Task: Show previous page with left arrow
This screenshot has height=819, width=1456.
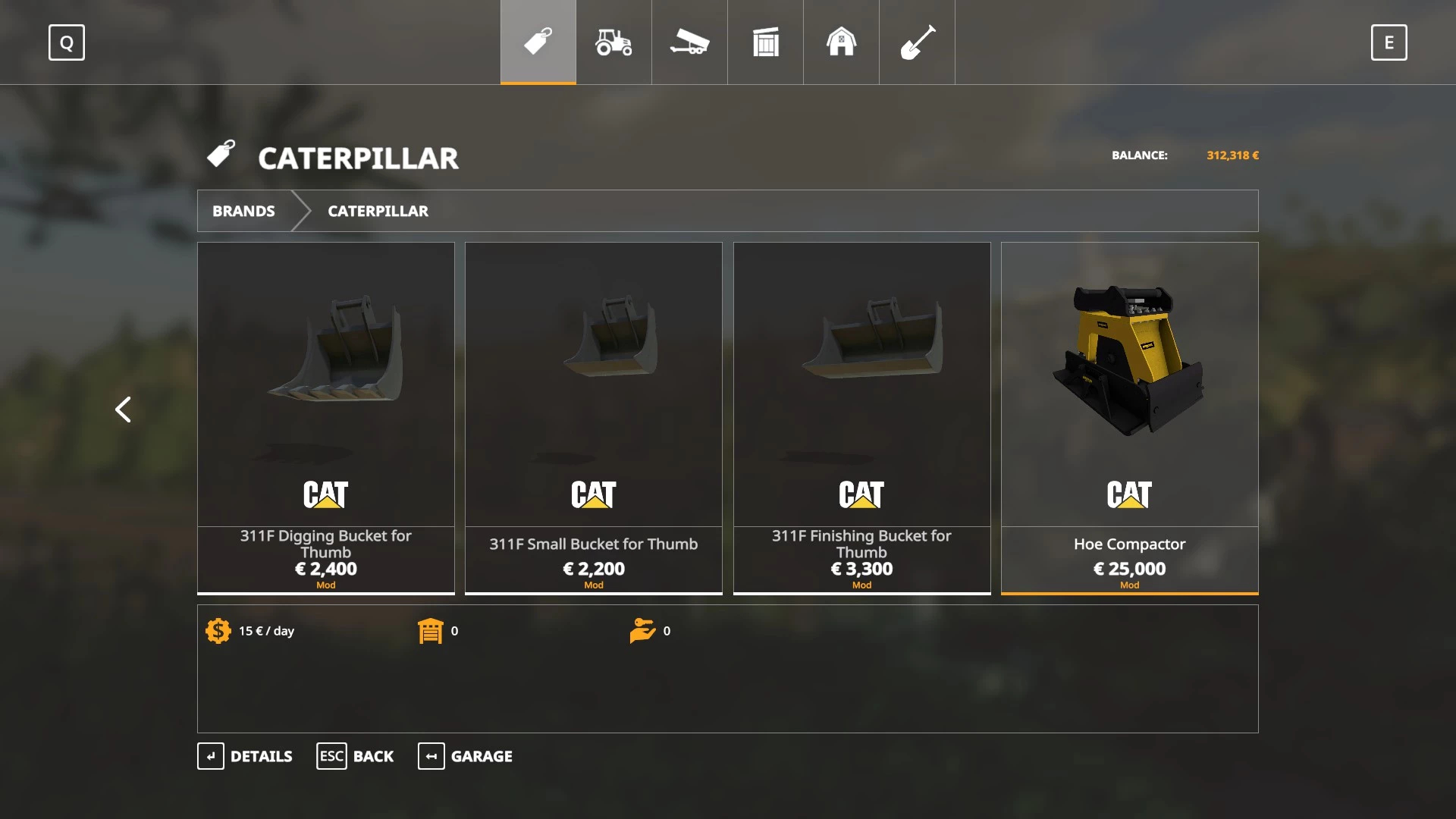Action: coord(123,409)
